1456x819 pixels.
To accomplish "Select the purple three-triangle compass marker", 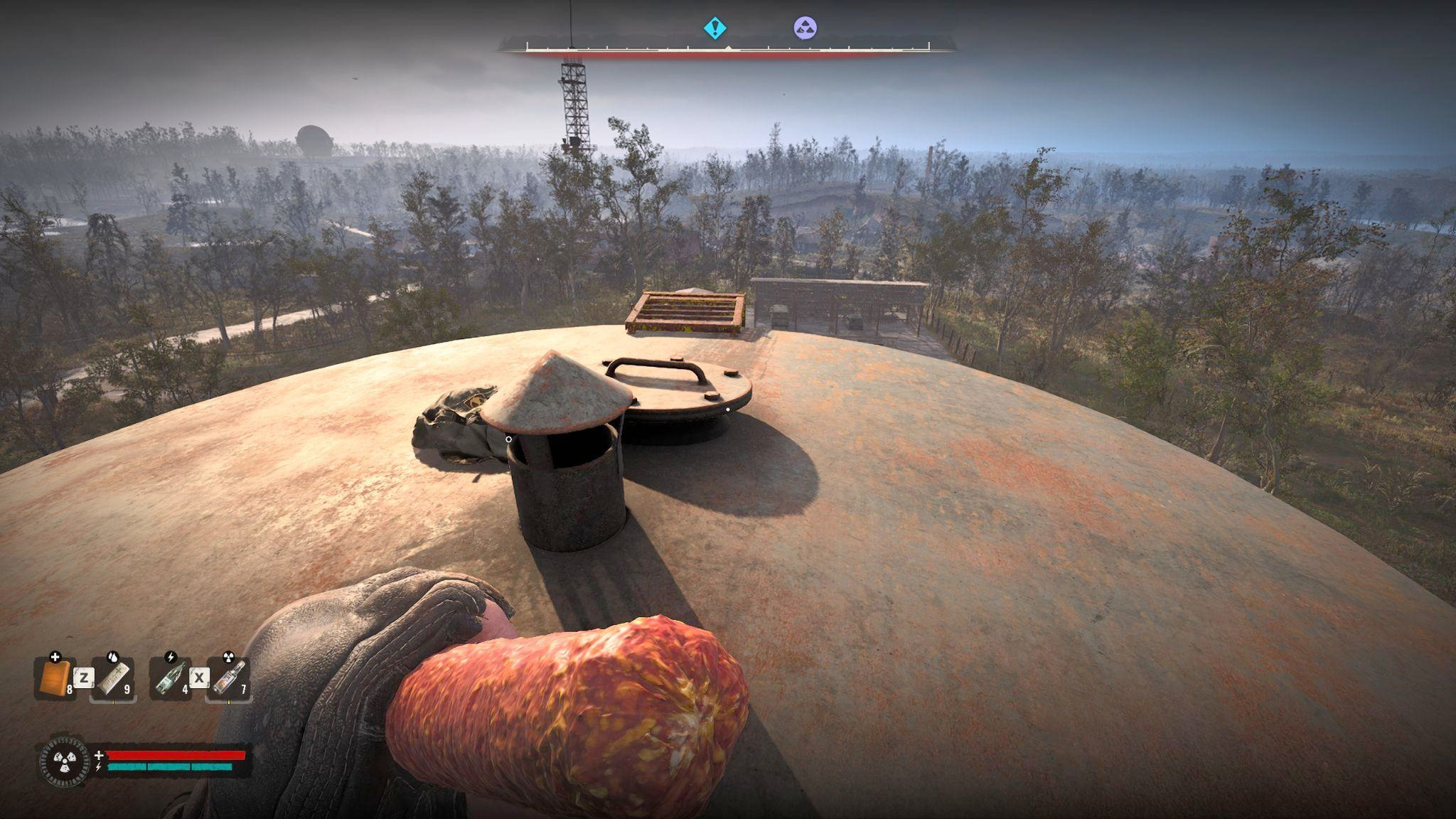I will [805, 28].
